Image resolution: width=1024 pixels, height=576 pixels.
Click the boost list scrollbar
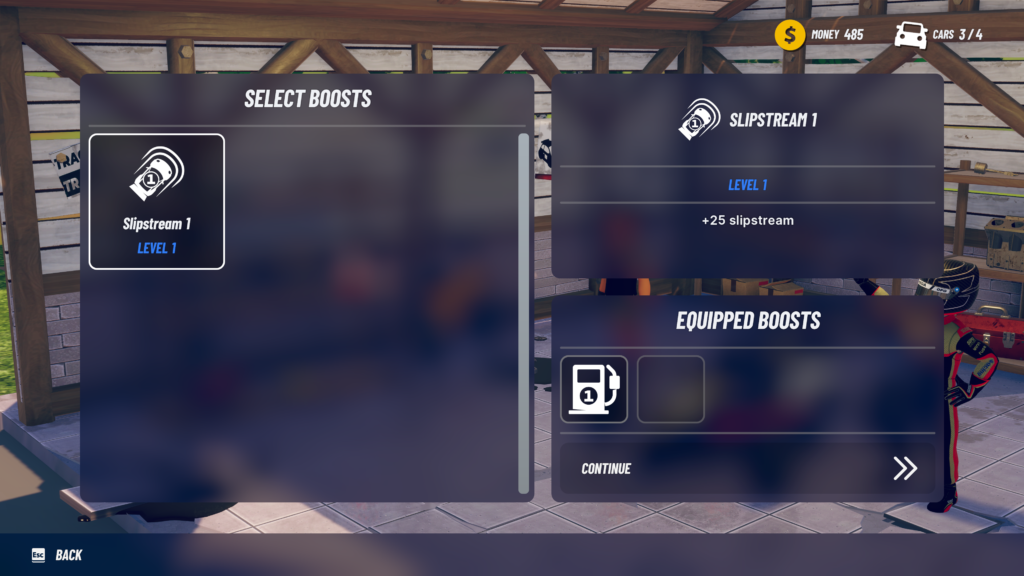523,312
